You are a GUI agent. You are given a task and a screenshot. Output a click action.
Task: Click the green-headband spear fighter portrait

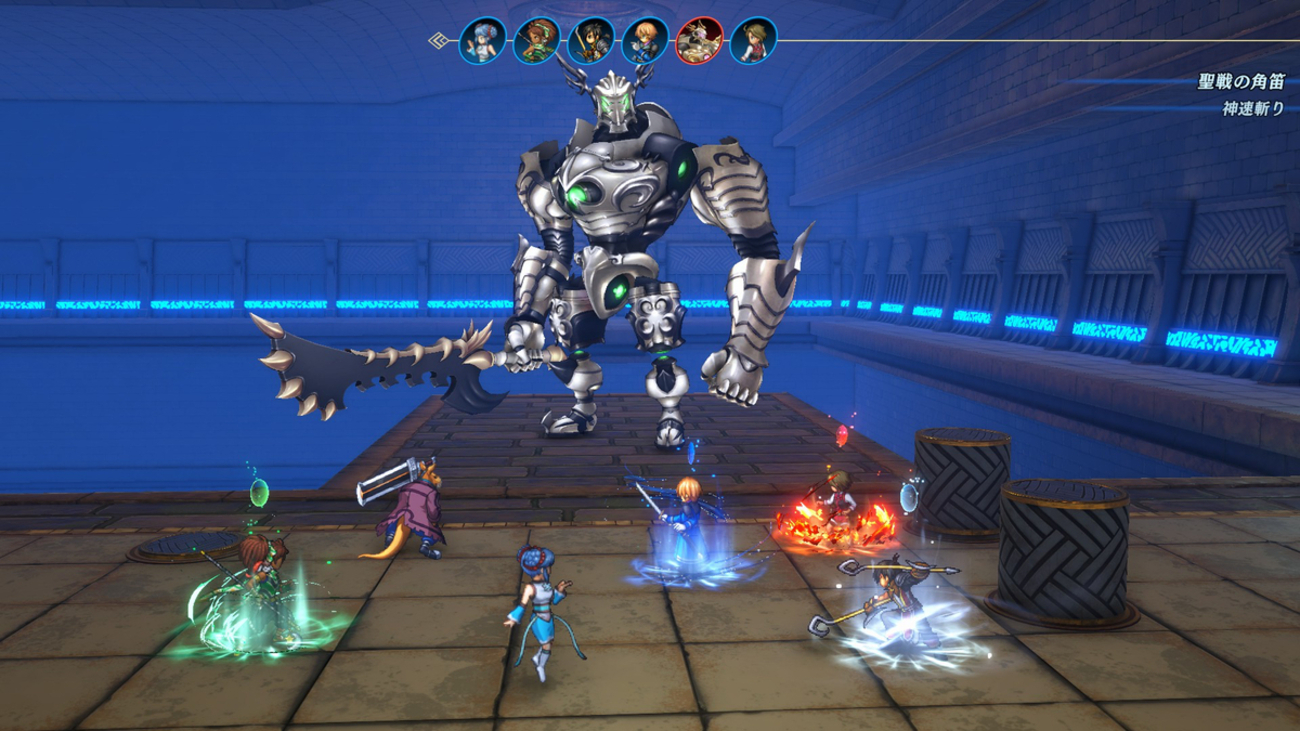click(535, 42)
